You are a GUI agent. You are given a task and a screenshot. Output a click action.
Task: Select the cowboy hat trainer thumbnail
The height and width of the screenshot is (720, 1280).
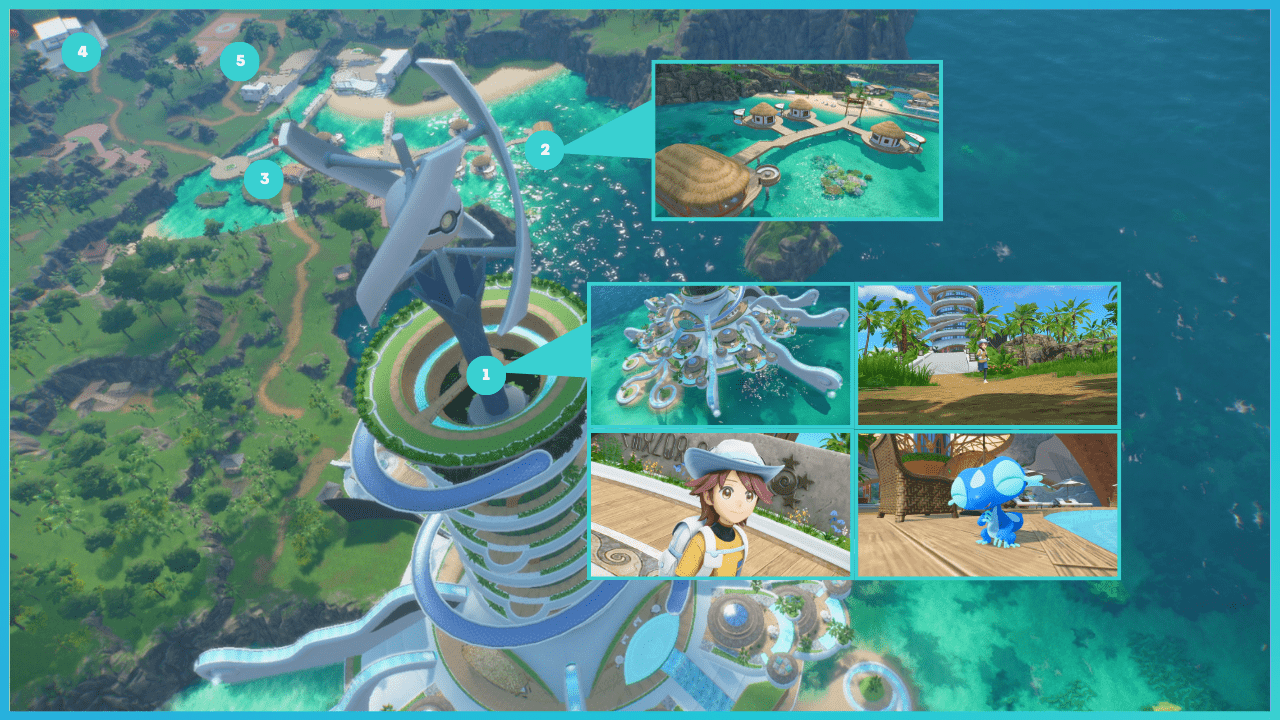[720, 505]
